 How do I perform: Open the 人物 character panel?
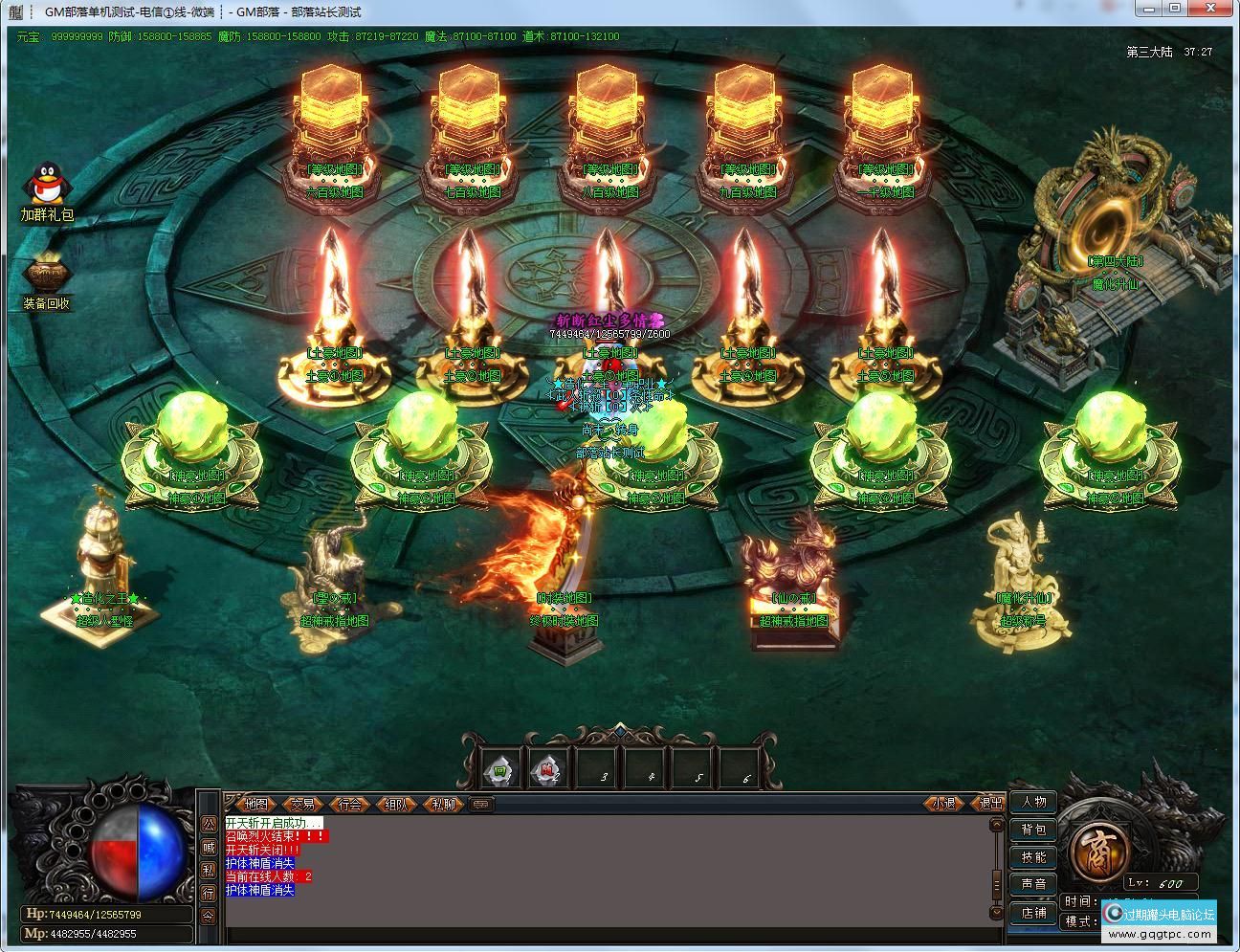tap(1033, 802)
